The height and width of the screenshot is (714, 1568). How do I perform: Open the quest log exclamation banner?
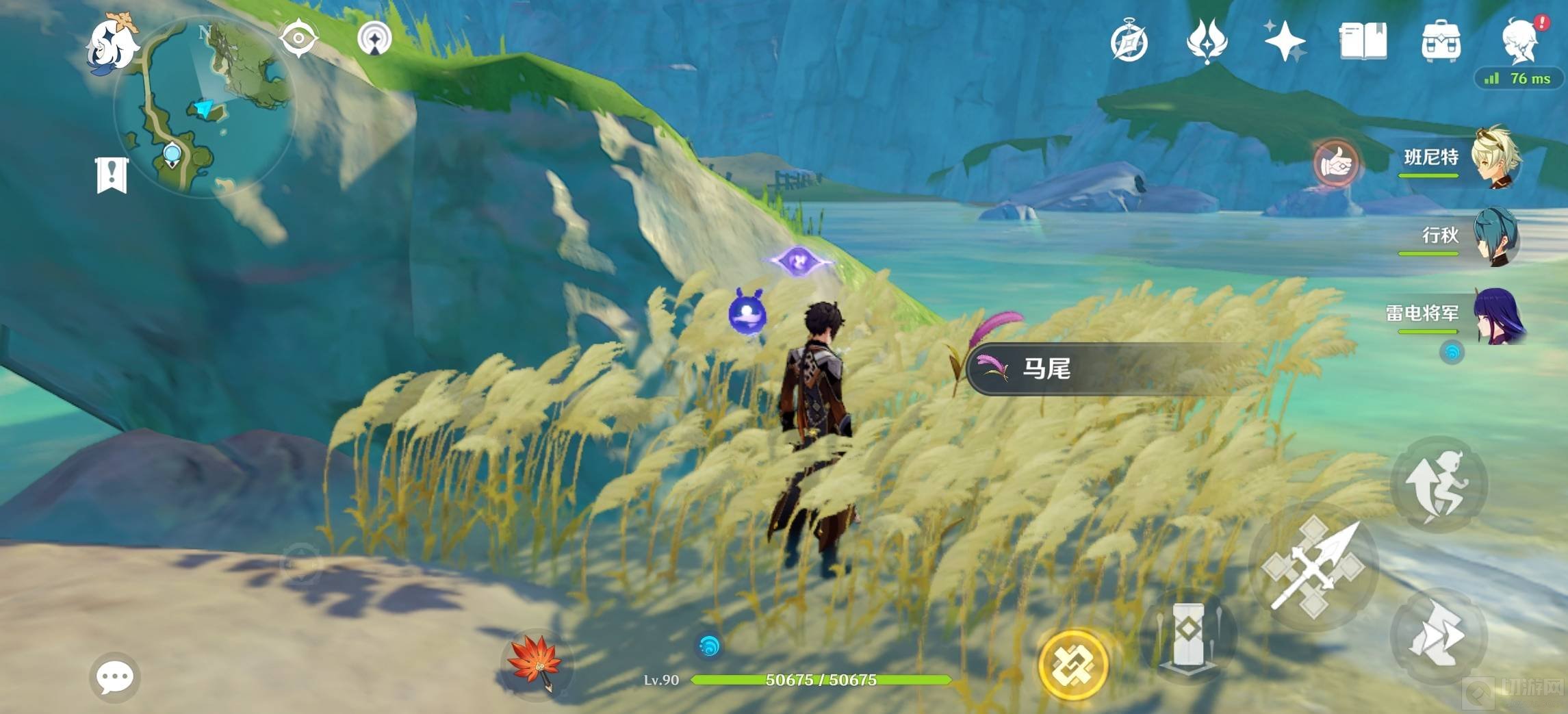tap(112, 175)
